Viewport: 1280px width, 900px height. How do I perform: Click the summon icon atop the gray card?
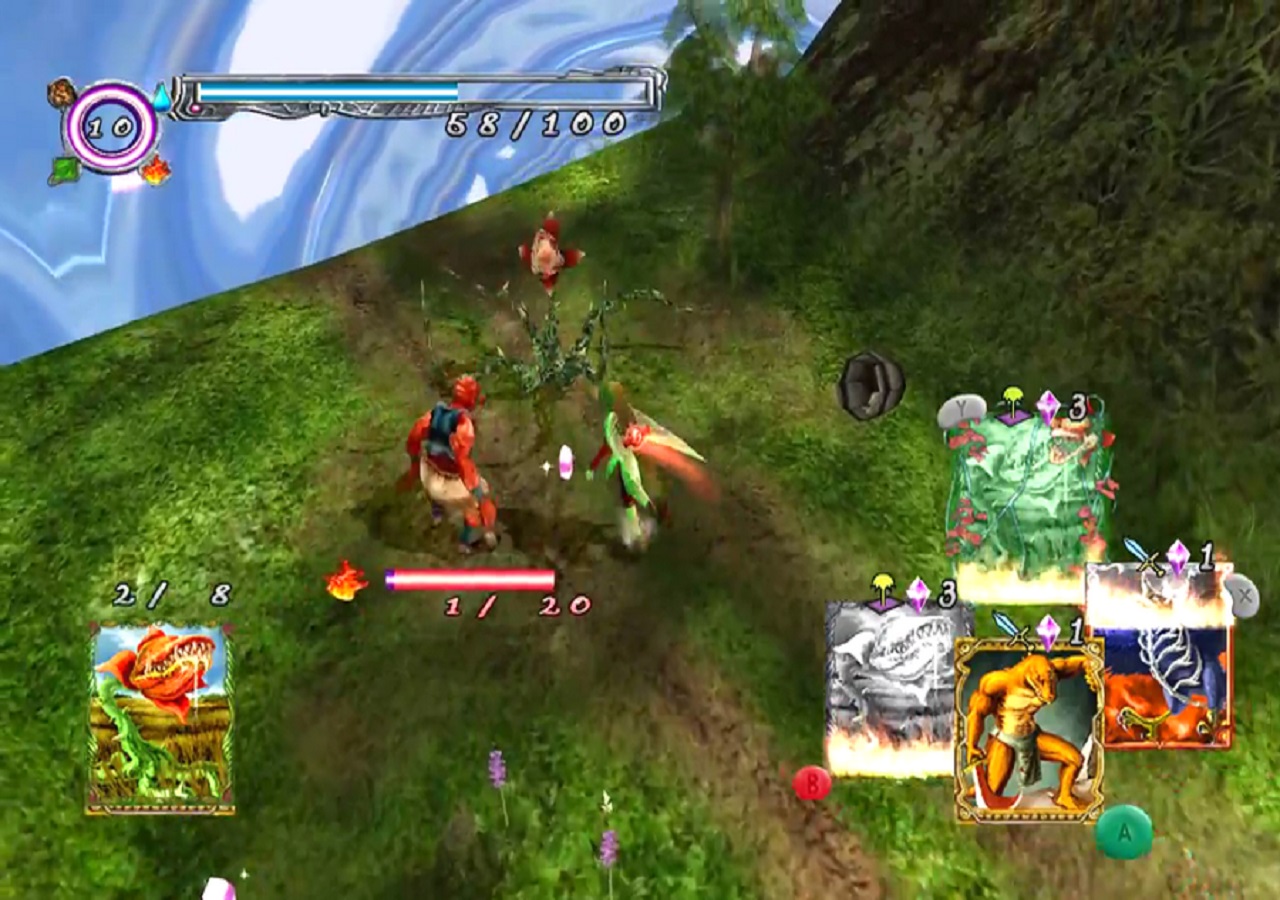pyautogui.click(x=884, y=590)
